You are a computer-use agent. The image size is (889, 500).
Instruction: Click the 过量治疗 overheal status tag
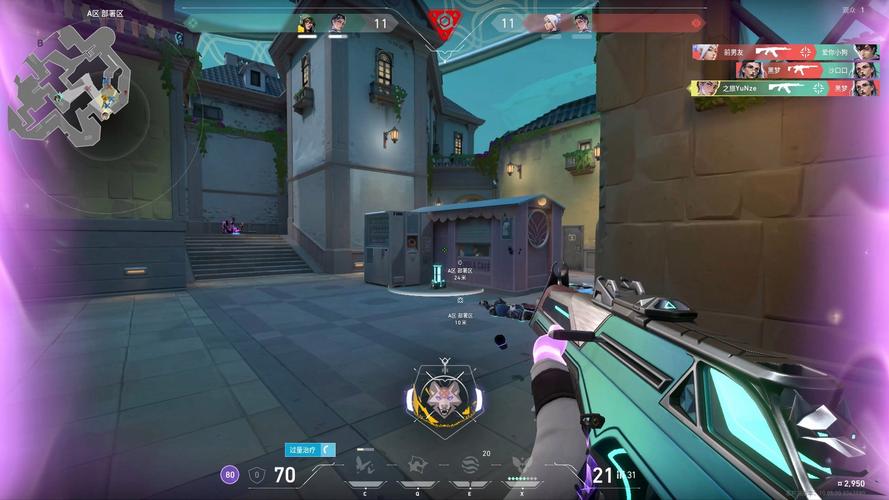310,450
